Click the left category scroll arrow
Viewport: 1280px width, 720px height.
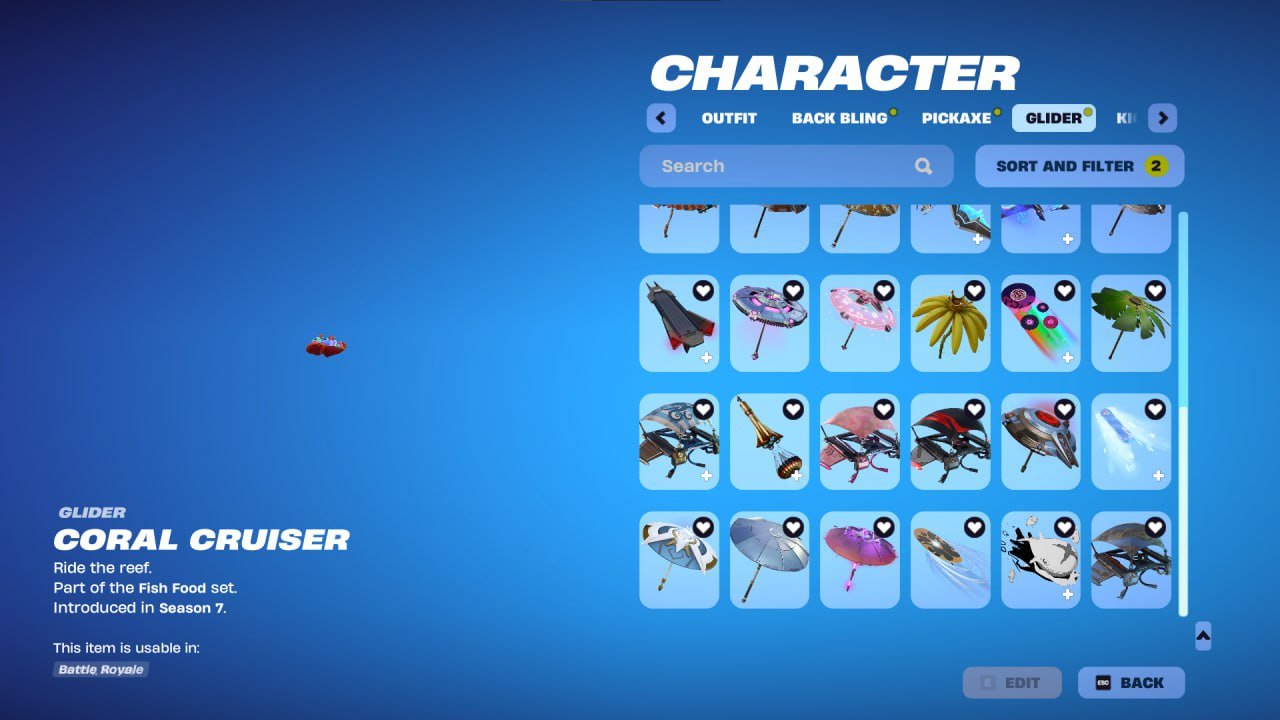pos(660,118)
